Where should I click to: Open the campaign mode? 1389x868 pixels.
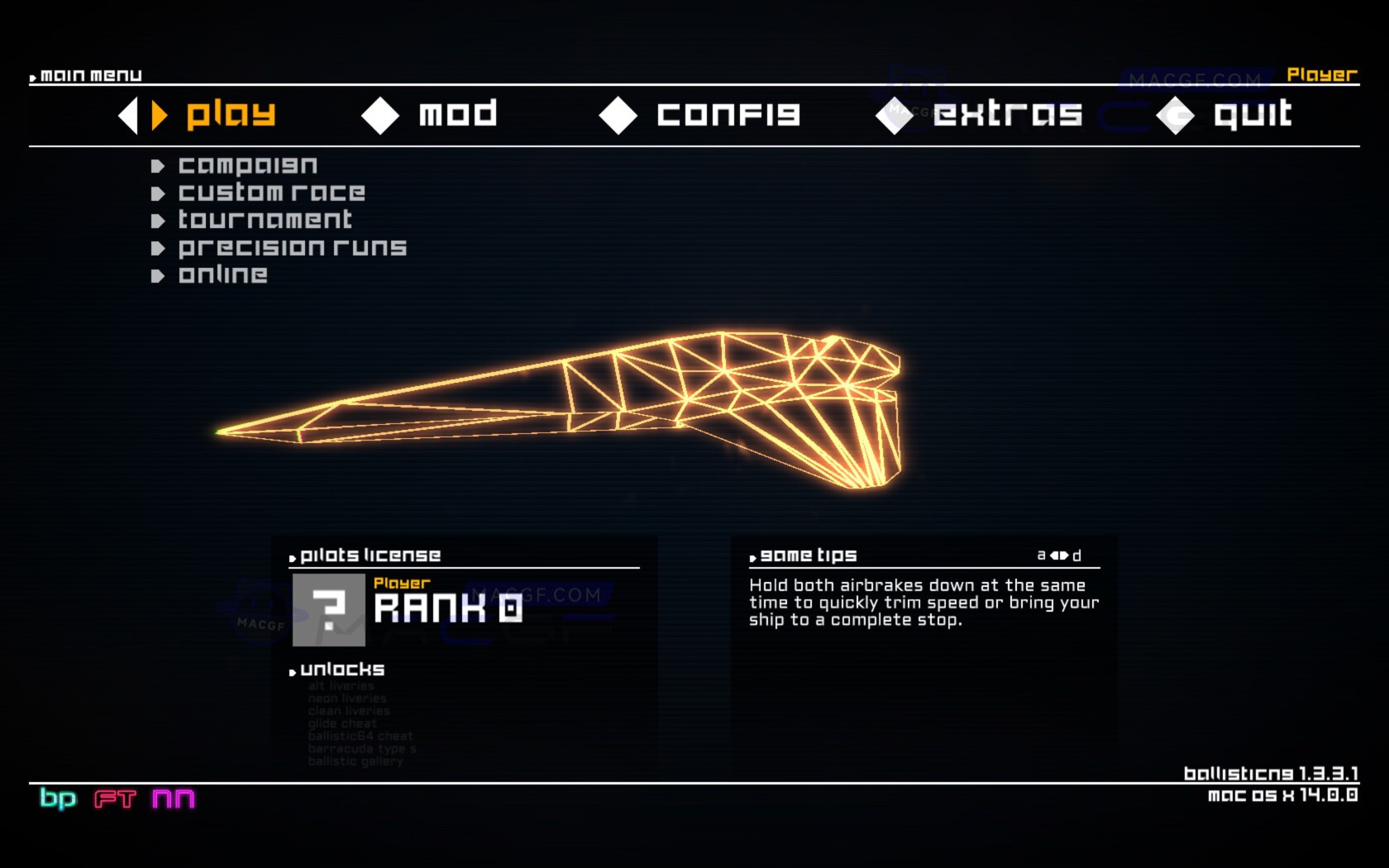(247, 165)
